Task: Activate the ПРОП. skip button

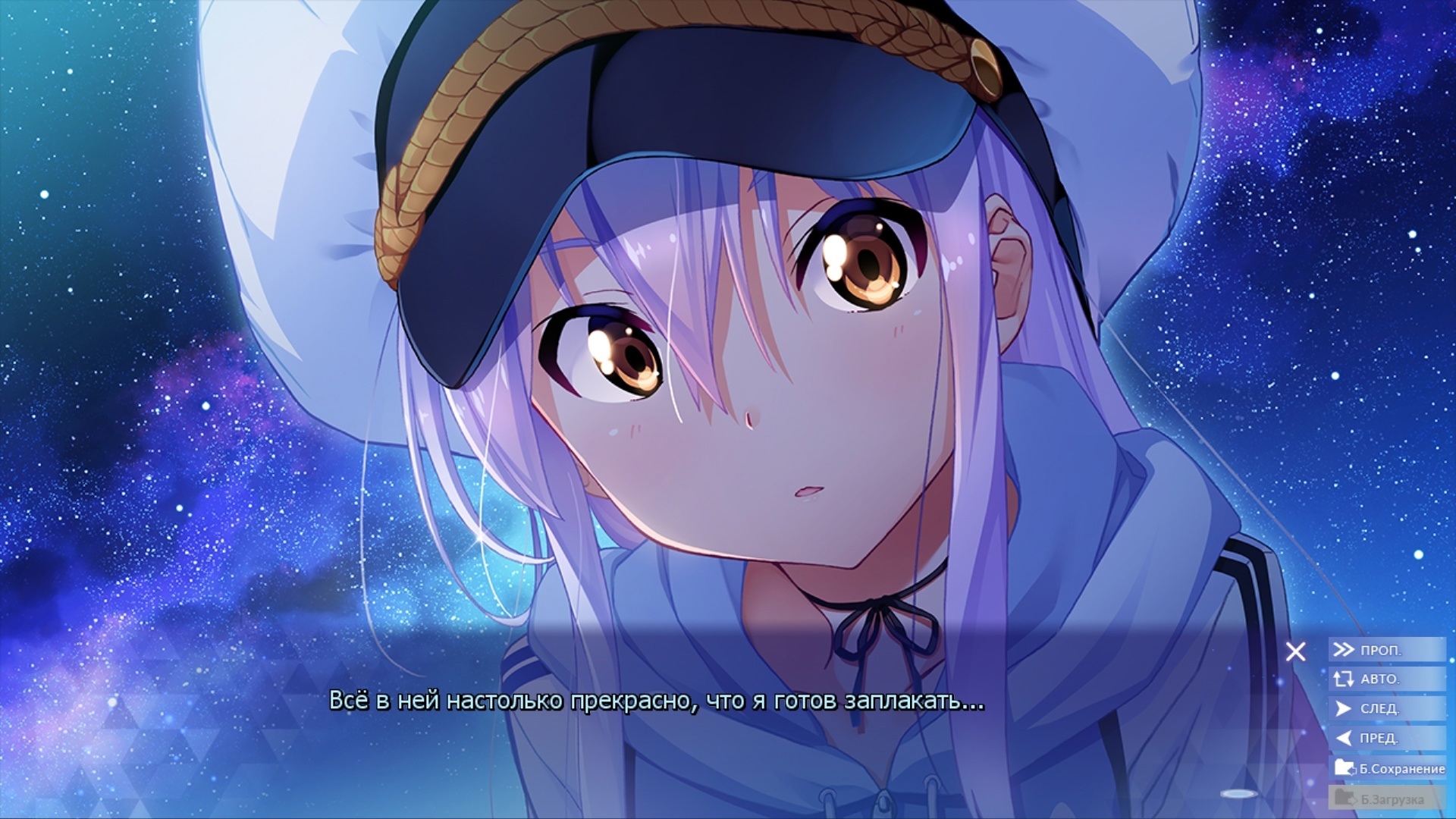Action: [x=1386, y=650]
